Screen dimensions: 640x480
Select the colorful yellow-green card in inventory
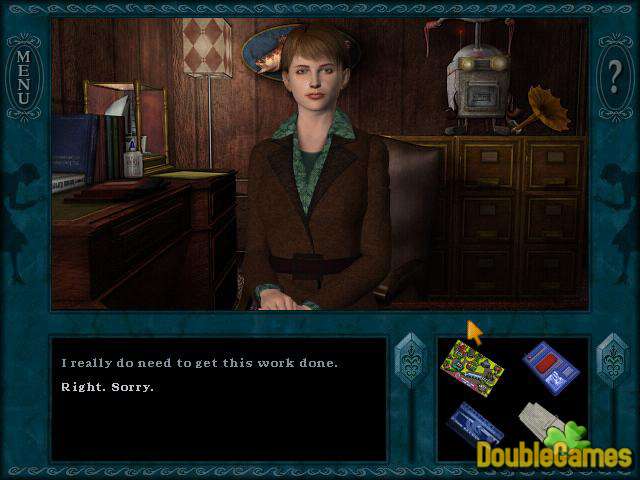(471, 365)
